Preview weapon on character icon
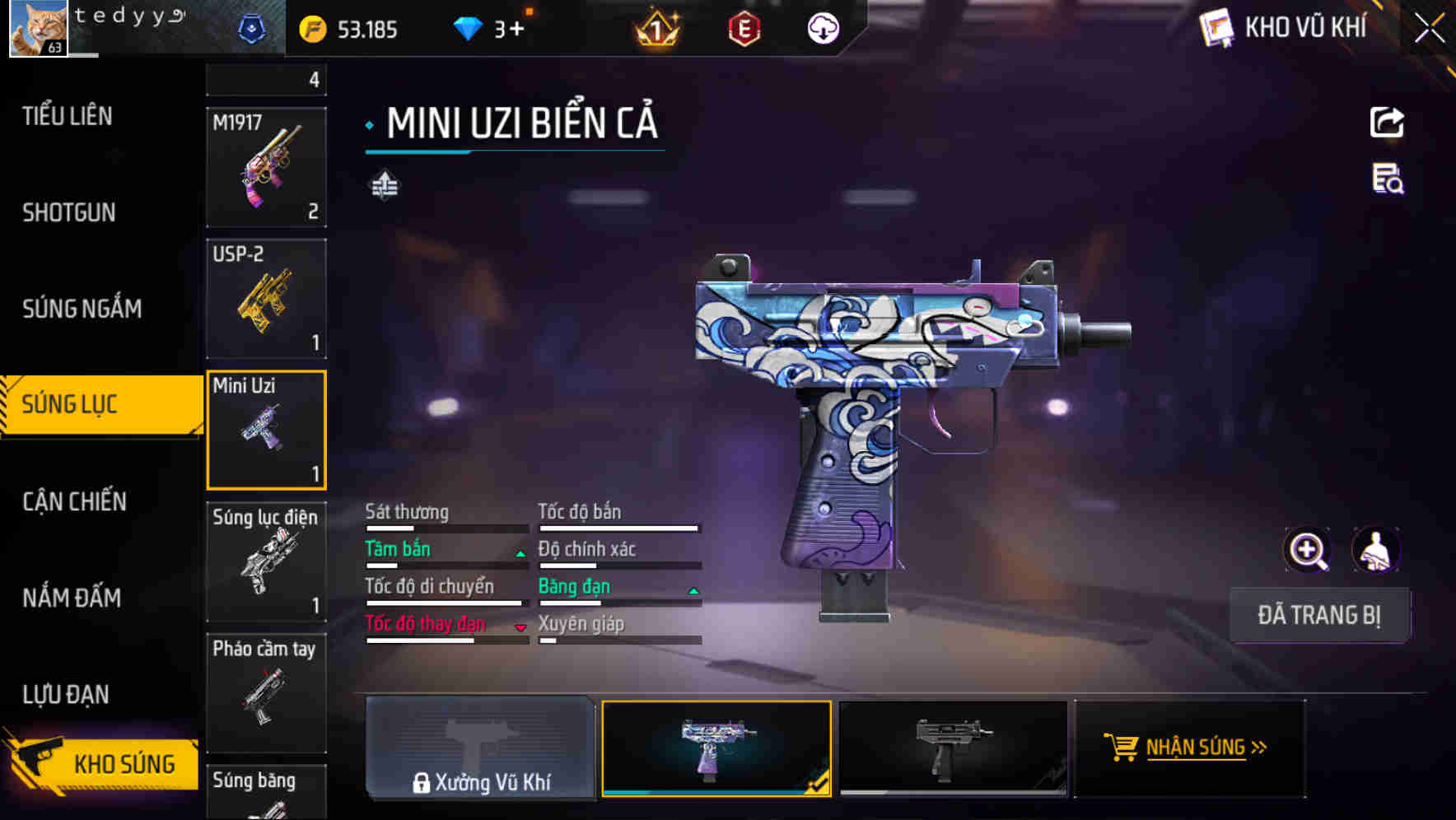This screenshot has width=1456, height=820. point(1376,550)
